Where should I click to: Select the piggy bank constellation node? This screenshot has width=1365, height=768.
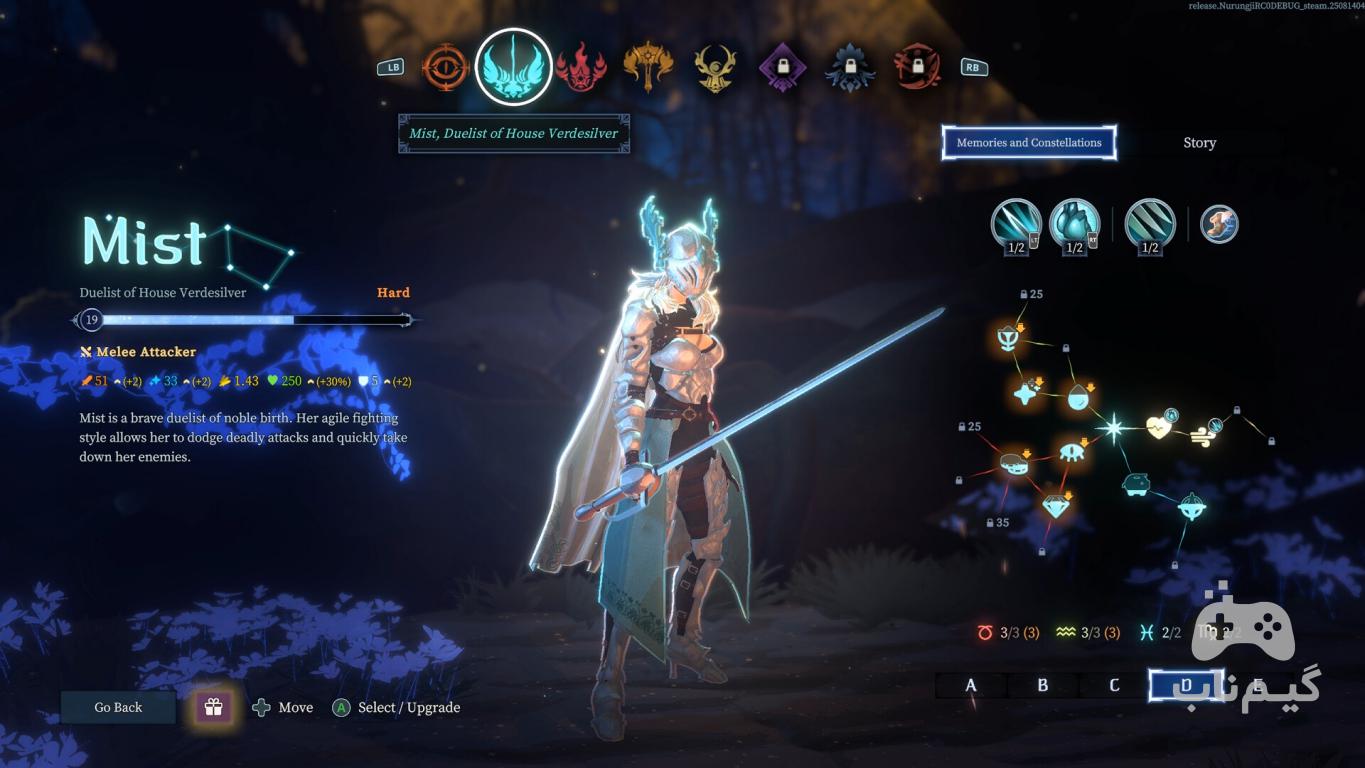[x=1135, y=485]
